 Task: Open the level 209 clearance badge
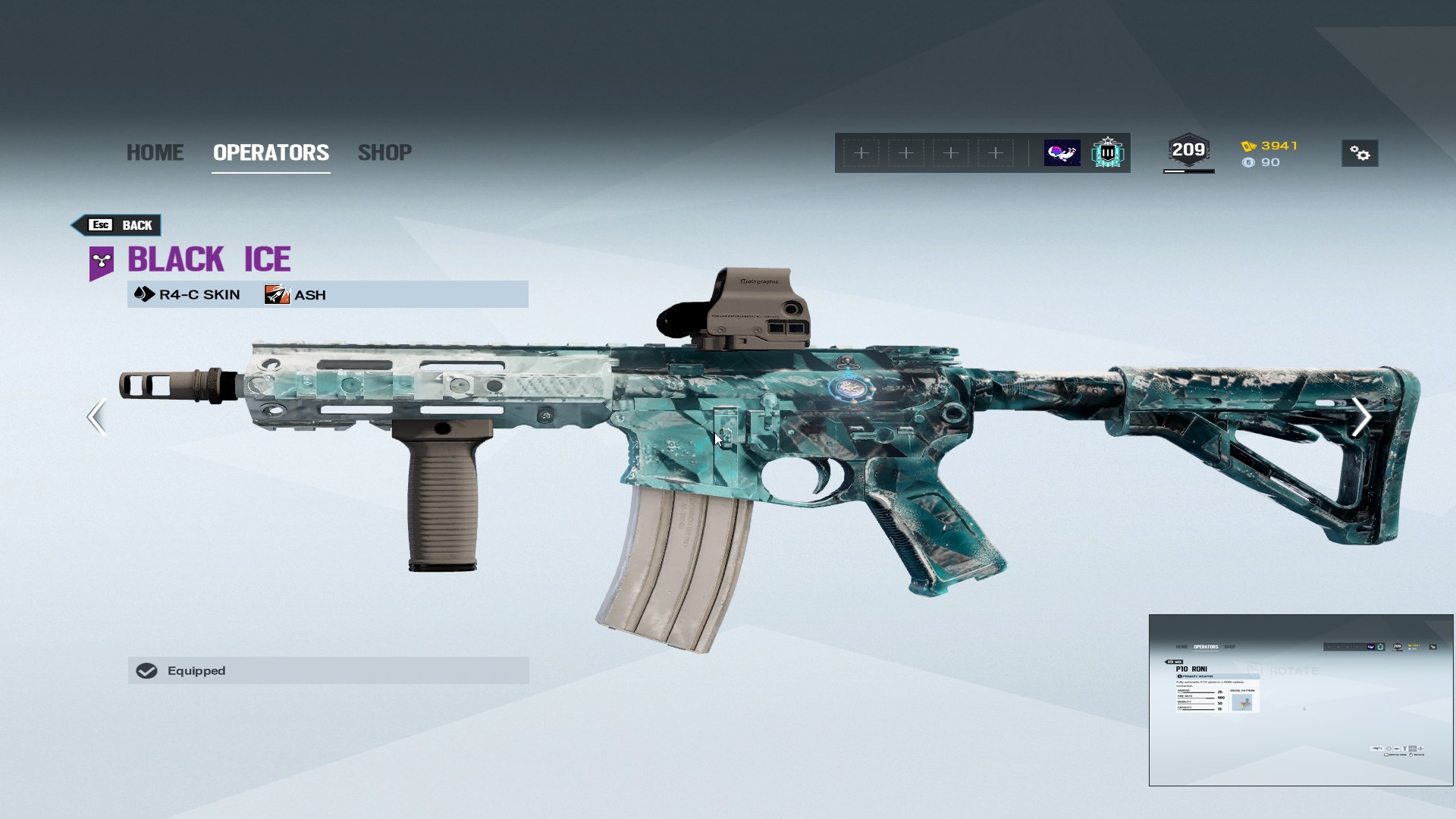tap(1188, 152)
